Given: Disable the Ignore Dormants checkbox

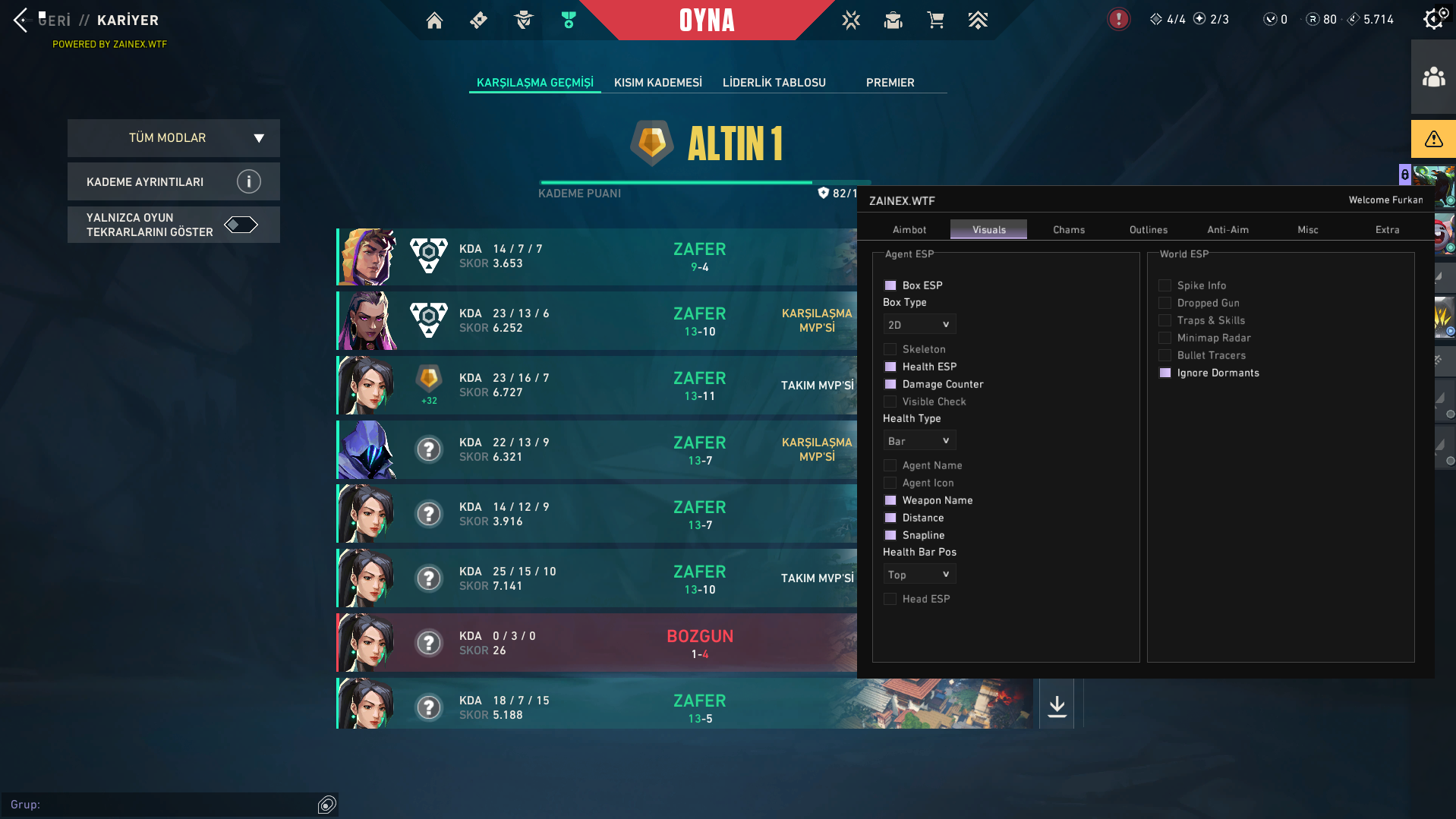Looking at the screenshot, I should click(x=1164, y=373).
